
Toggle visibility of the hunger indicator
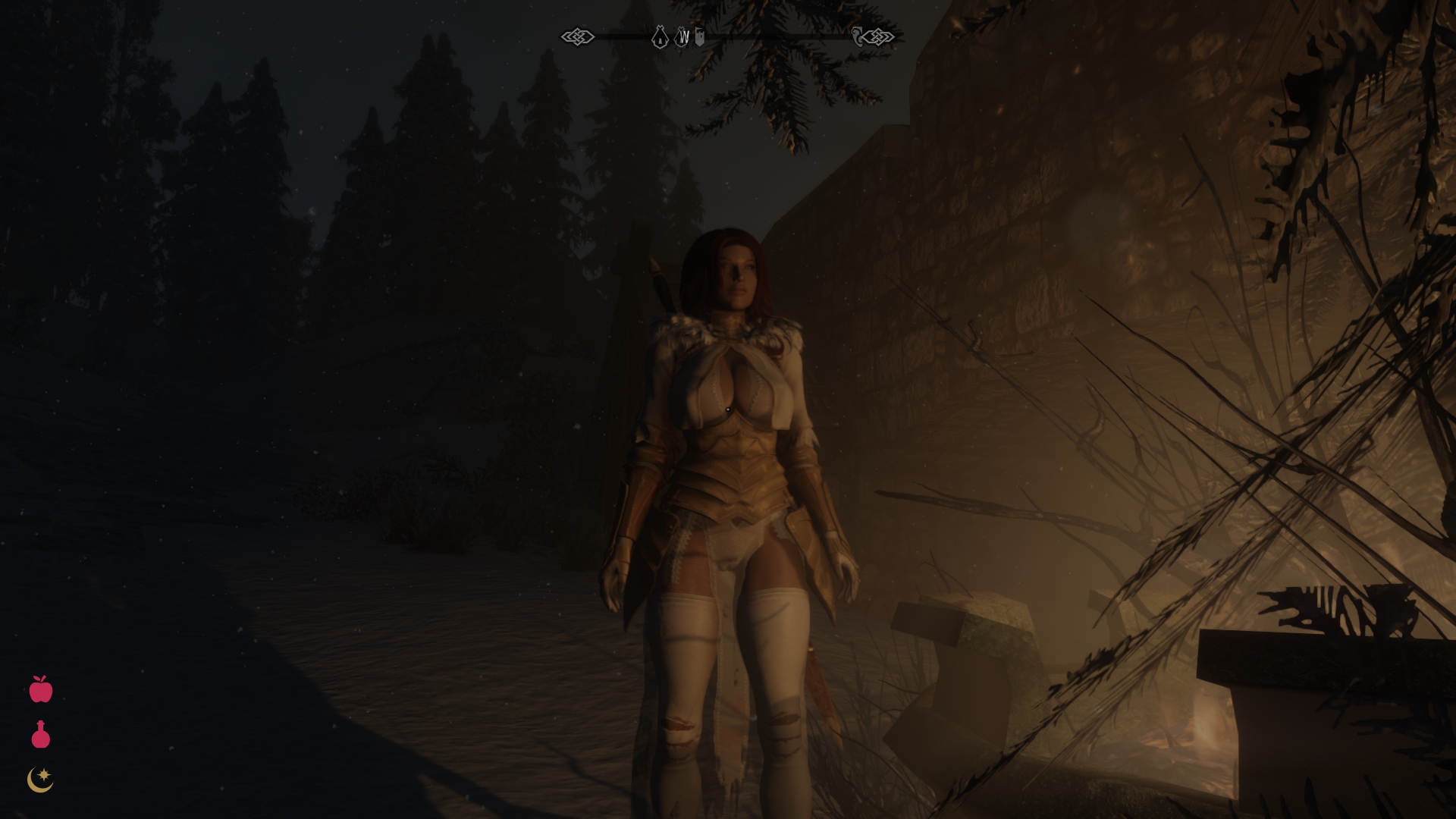[40, 692]
